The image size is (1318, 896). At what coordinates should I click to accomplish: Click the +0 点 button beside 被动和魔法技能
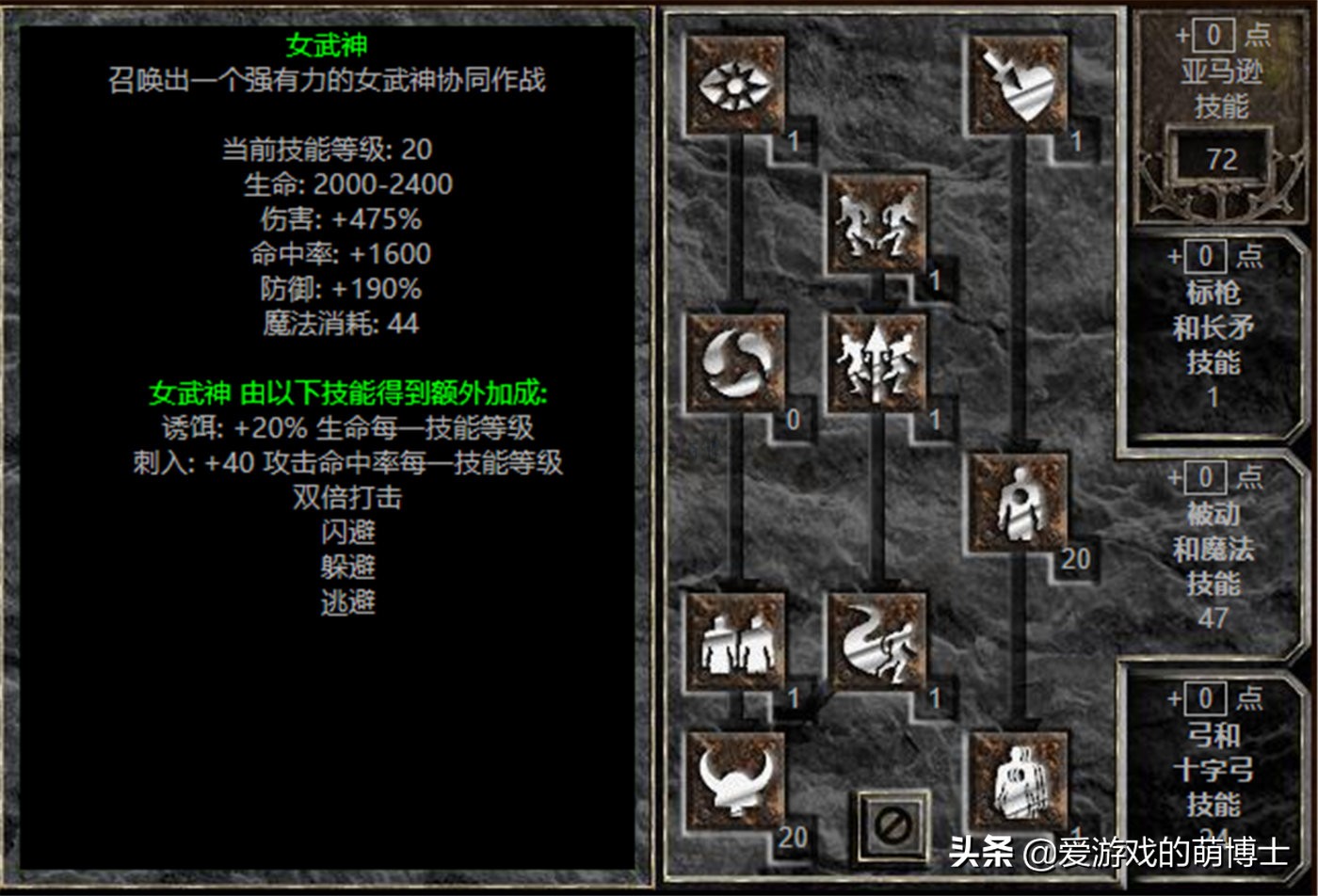point(1207,476)
